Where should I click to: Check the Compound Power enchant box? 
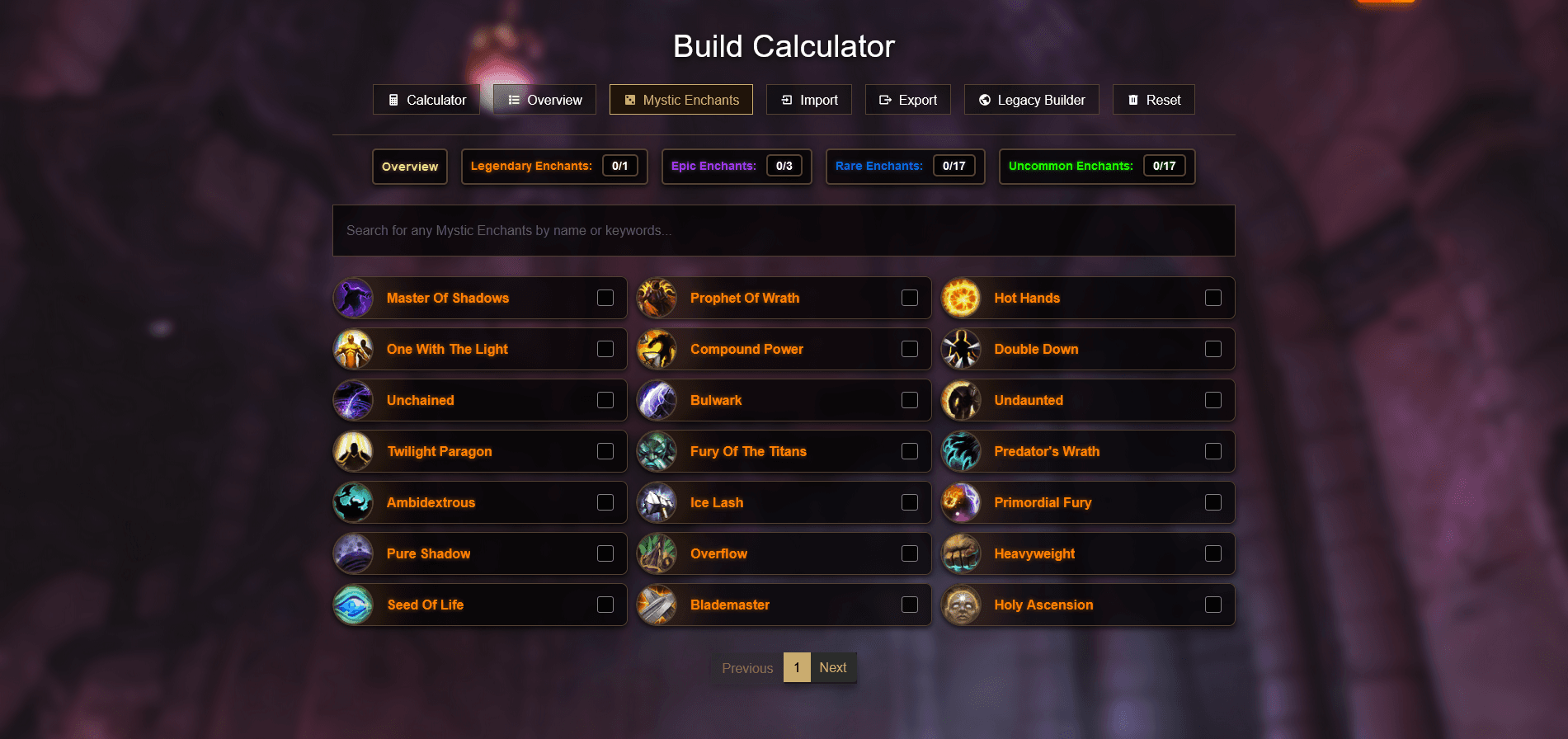click(910, 349)
